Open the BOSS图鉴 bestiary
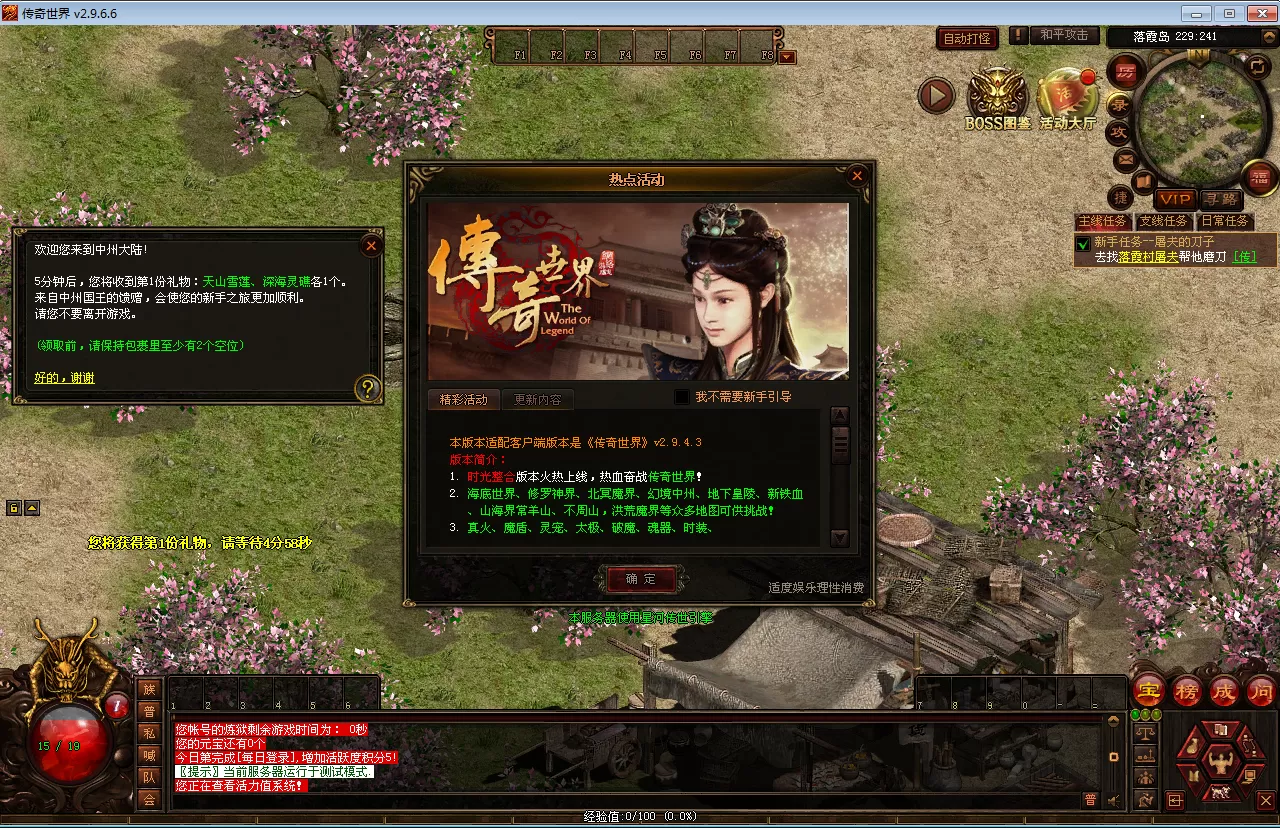 [997, 98]
